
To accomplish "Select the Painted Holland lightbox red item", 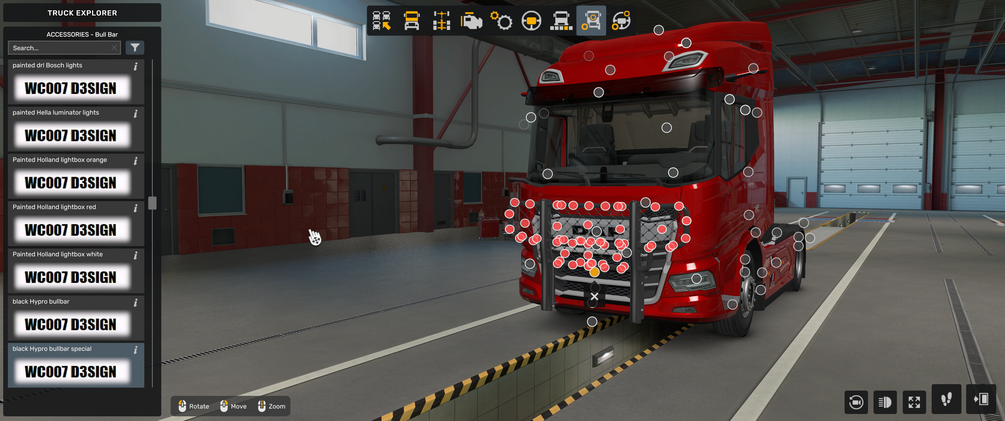I will [70, 230].
